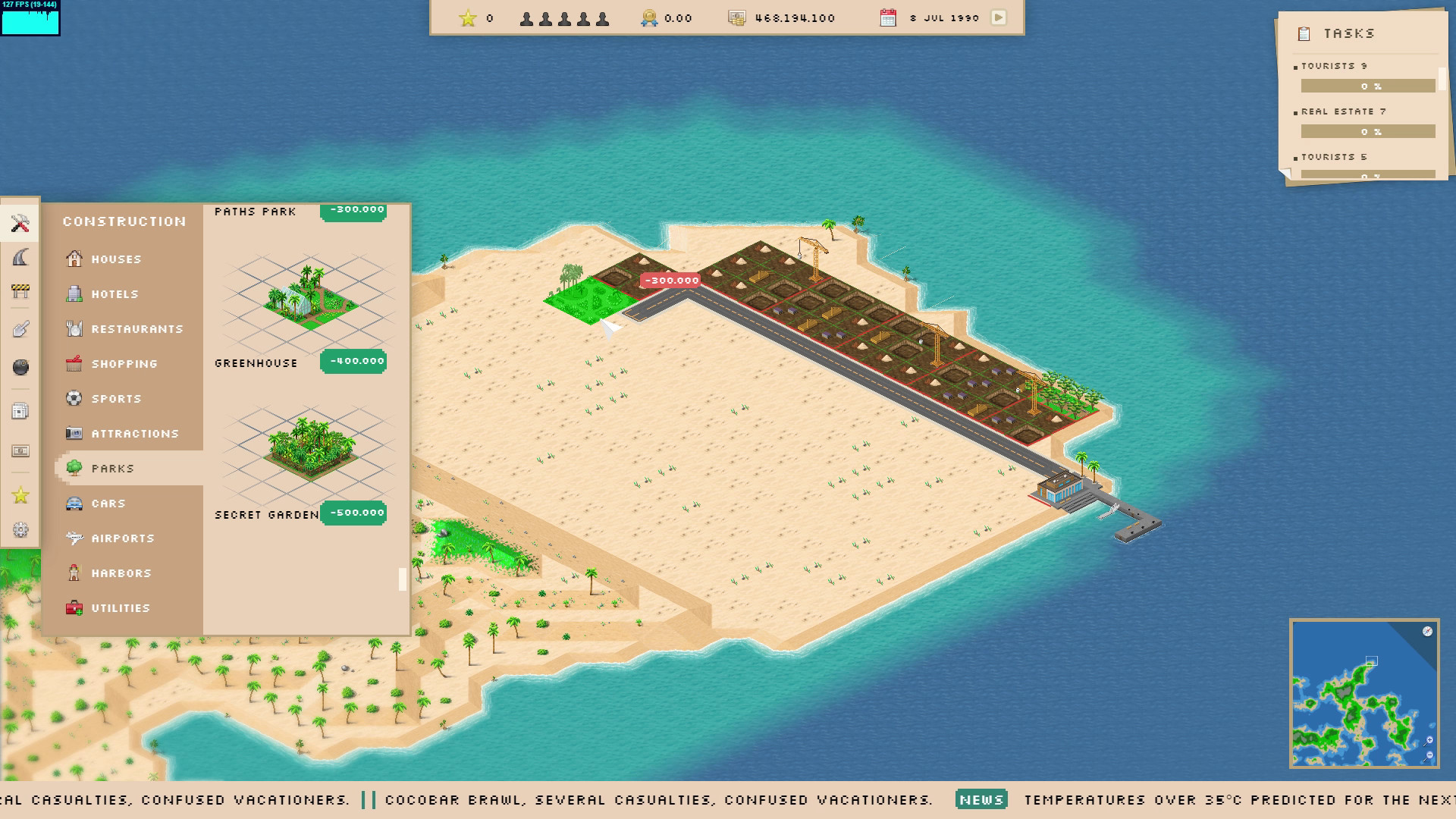Open the Utilities construction menu
Image resolution: width=1456 pixels, height=819 pixels.
tap(117, 607)
